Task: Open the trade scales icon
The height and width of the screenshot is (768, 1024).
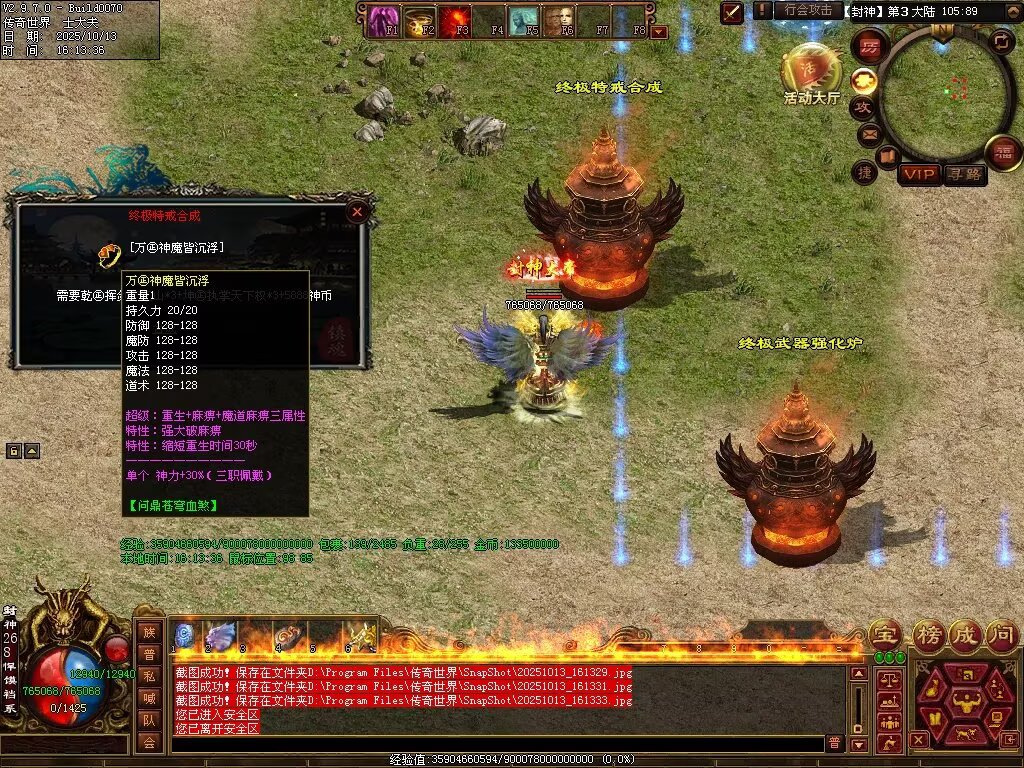Action: pyautogui.click(x=888, y=679)
